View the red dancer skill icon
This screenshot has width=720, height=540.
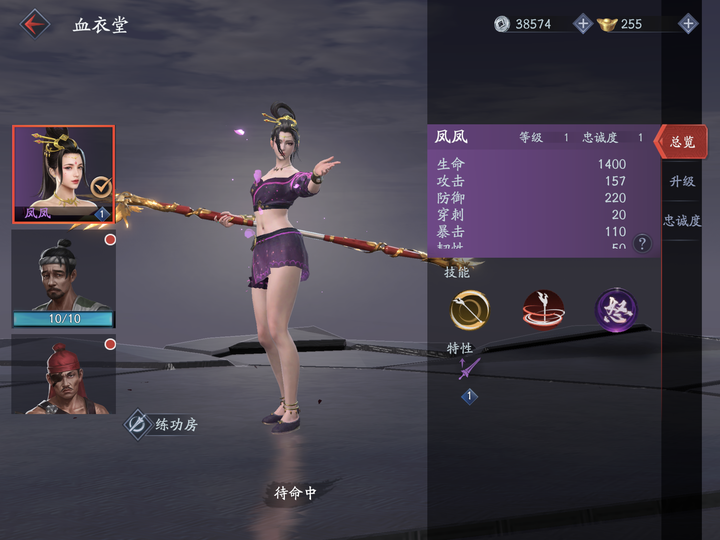pyautogui.click(x=543, y=310)
